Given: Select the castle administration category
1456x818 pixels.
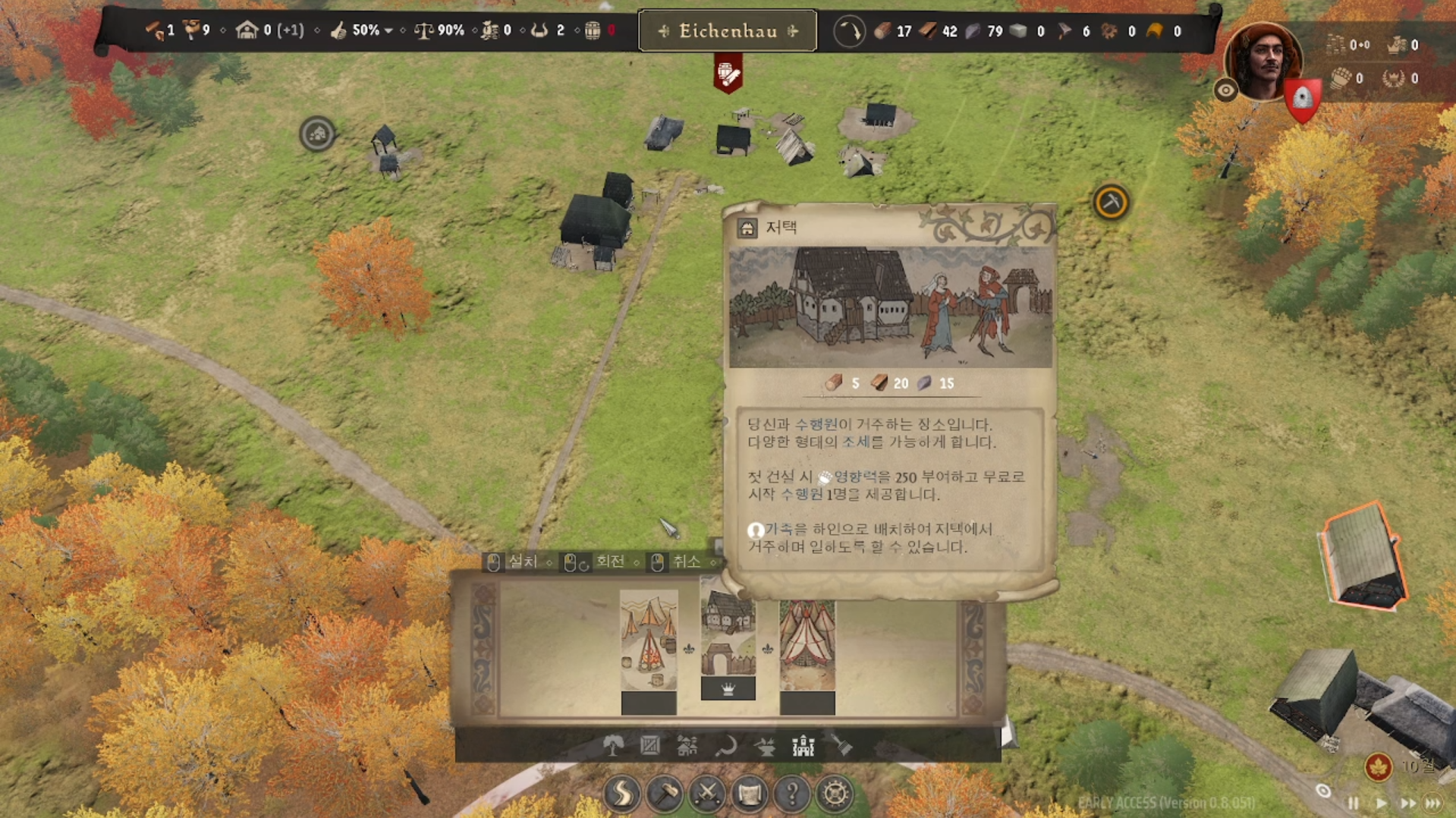Looking at the screenshot, I should click(x=803, y=747).
